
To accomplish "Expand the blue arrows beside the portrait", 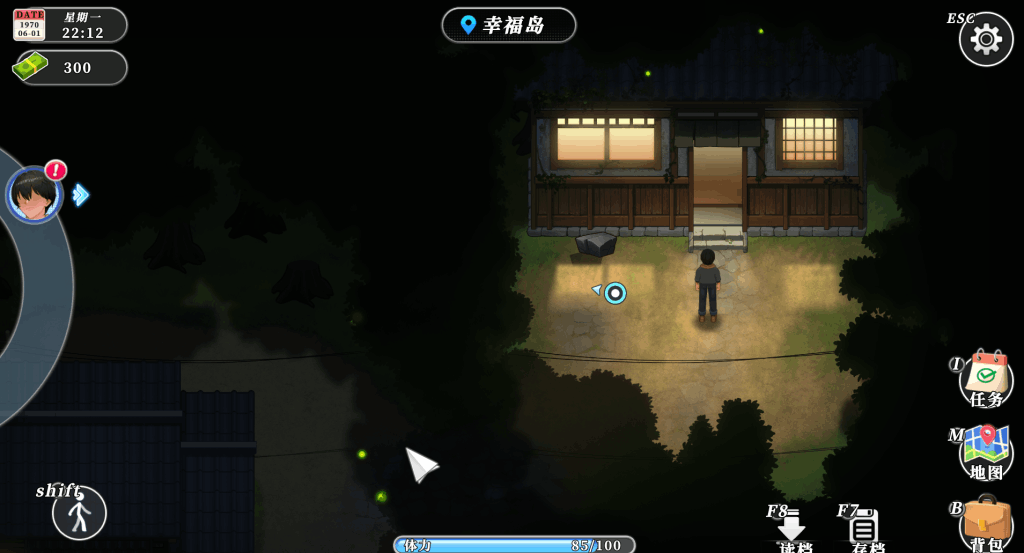I will click(81, 195).
